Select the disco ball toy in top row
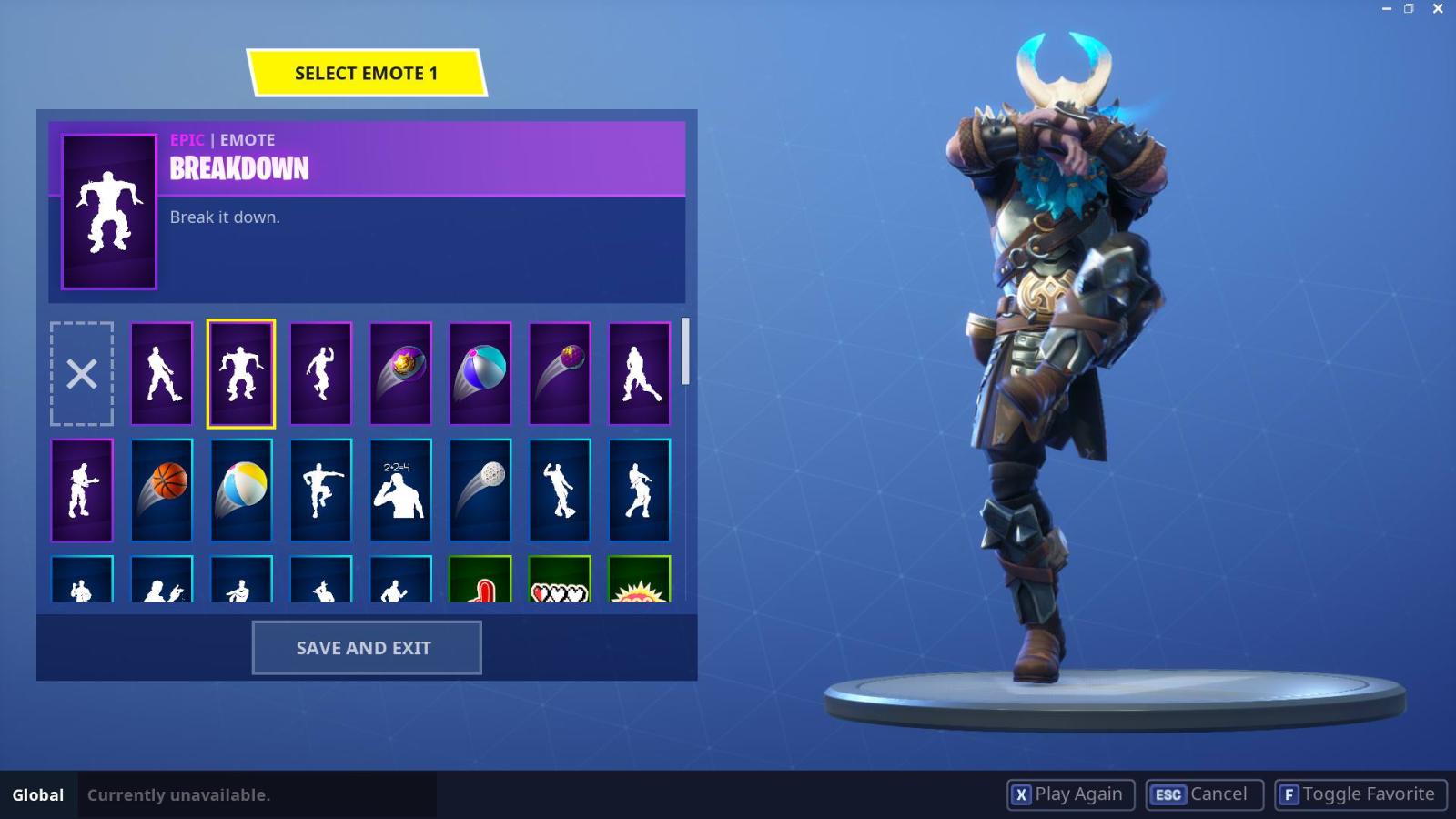 (x=559, y=373)
